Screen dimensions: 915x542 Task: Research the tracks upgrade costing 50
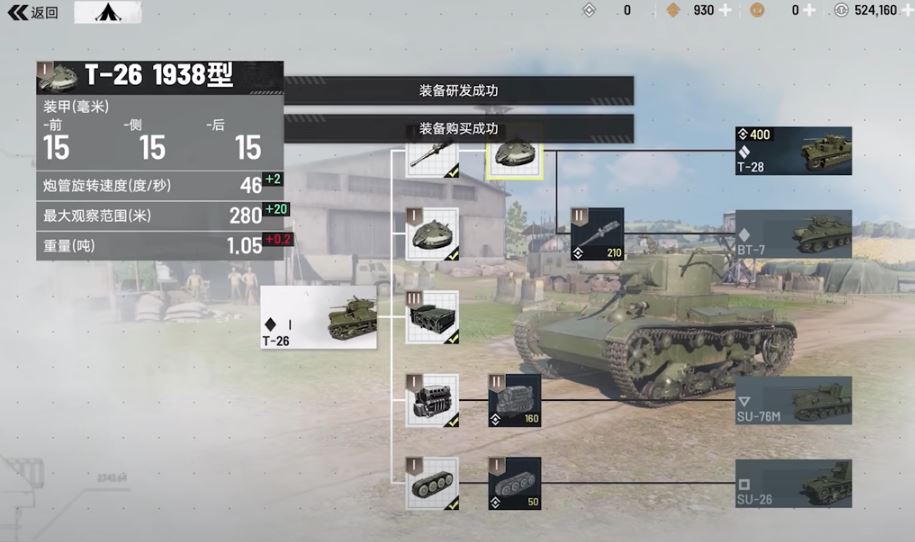[514, 483]
